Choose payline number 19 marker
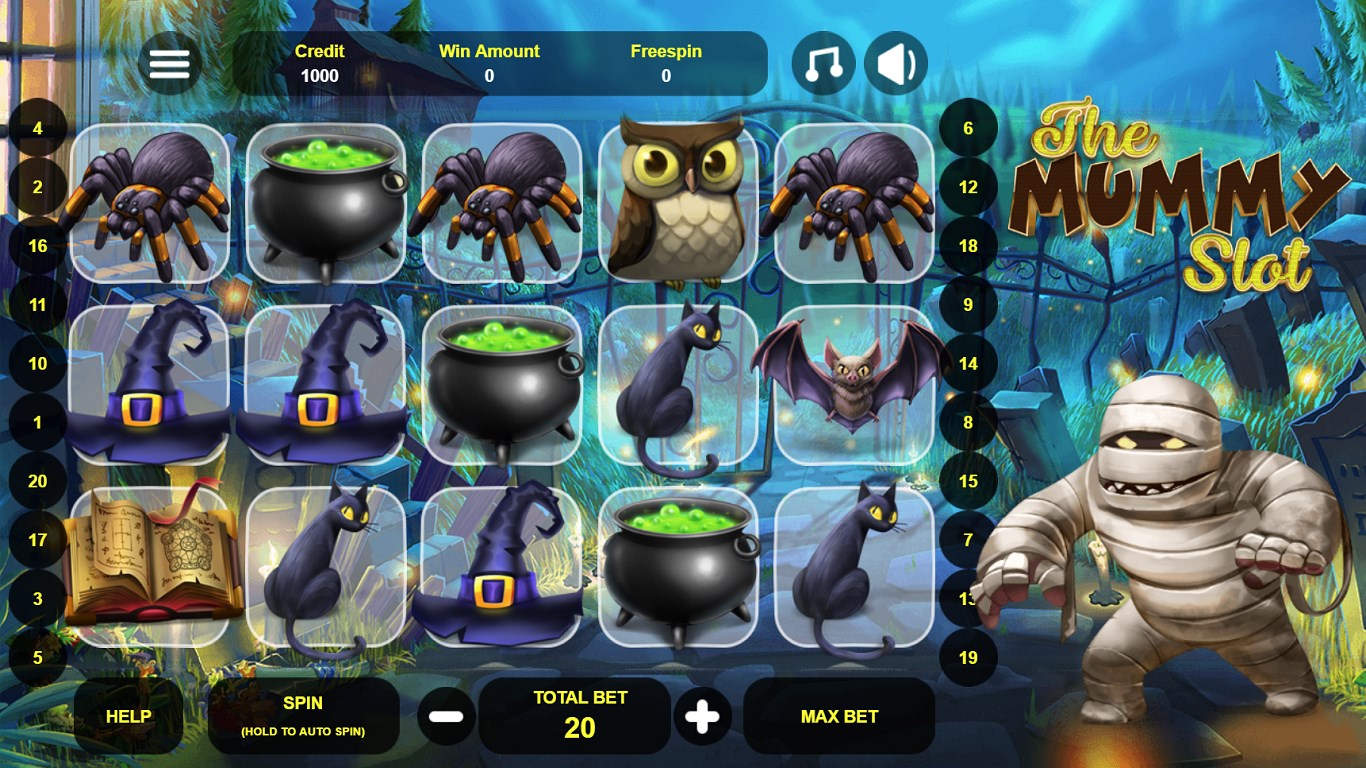This screenshot has height=768, width=1366. 968,658
